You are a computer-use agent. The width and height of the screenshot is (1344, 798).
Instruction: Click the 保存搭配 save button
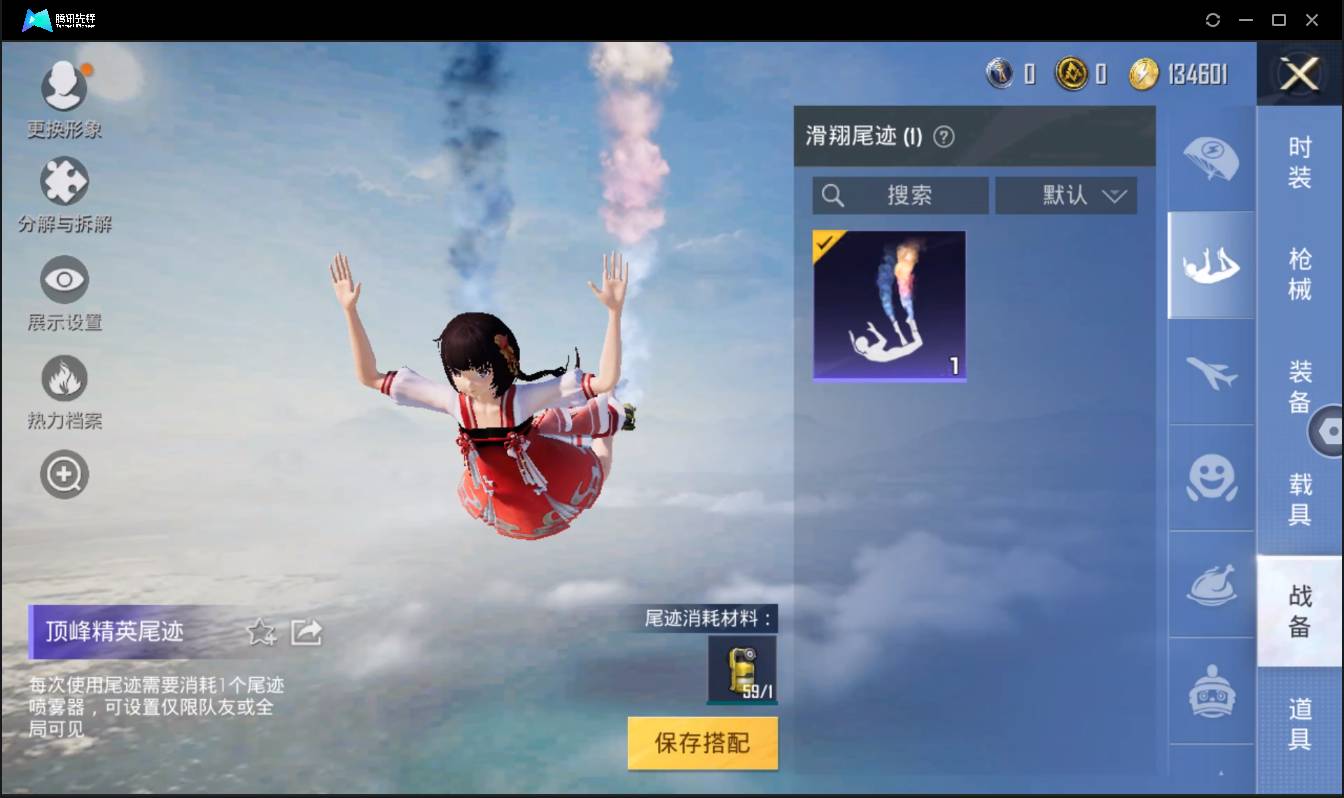tap(702, 743)
